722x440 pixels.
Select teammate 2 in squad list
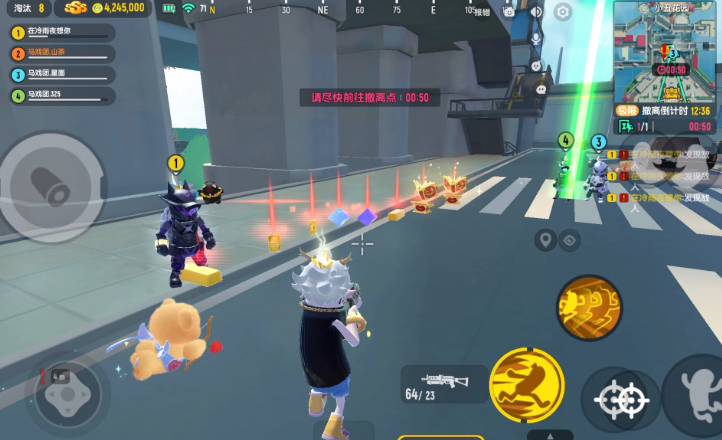[x=60, y=53]
